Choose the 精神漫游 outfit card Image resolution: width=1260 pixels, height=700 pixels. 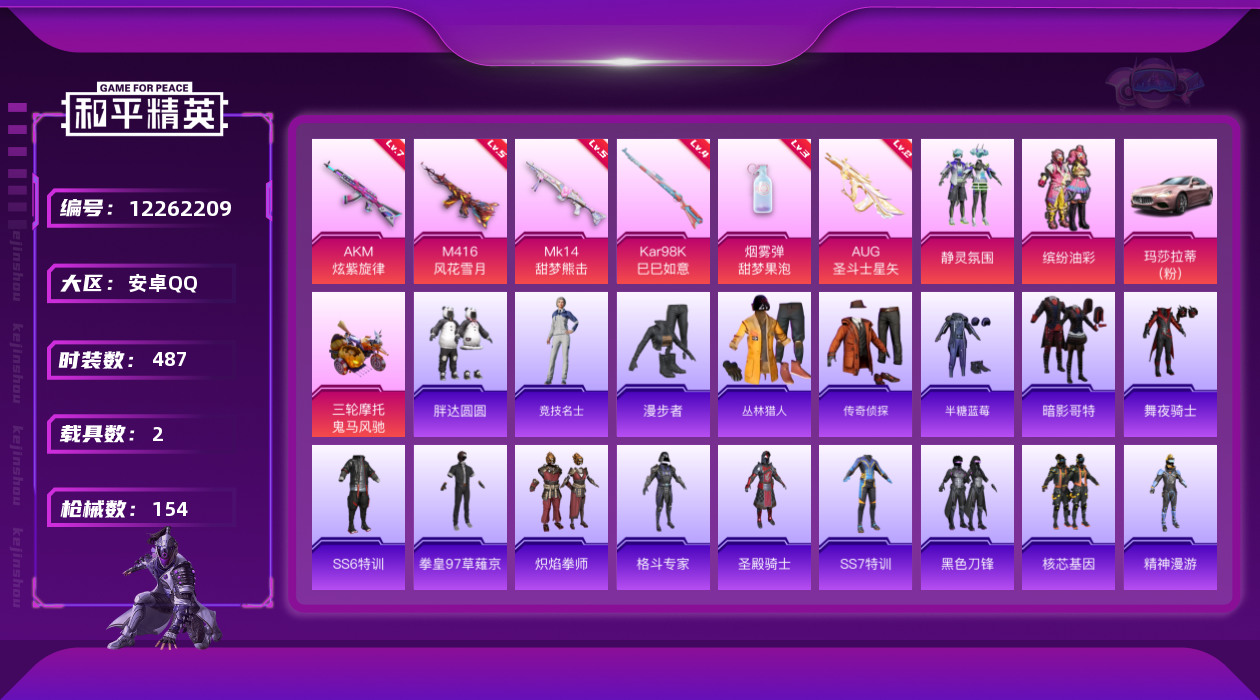pyautogui.click(x=1170, y=517)
